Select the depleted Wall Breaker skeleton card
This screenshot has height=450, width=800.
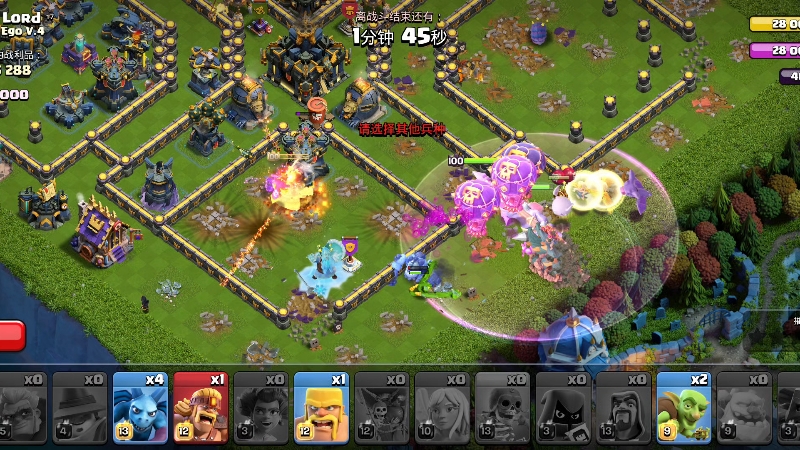503,407
